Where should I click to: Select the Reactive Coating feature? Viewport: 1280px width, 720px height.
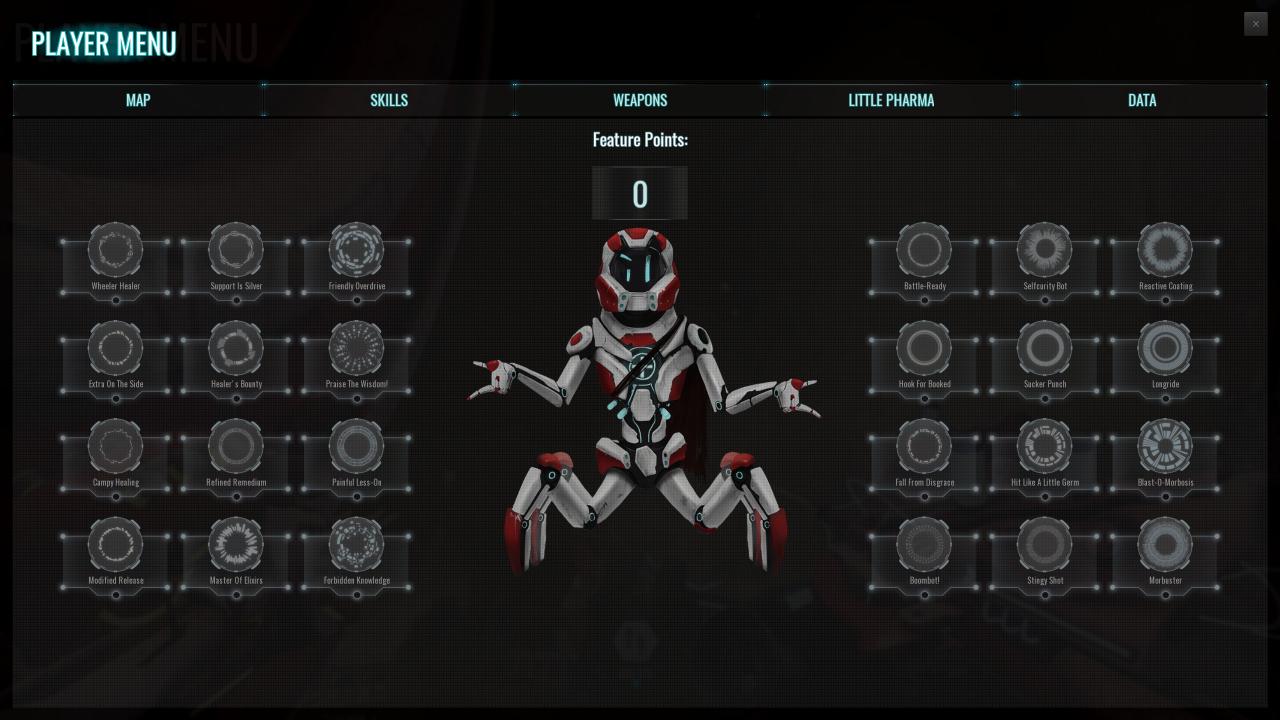[1165, 250]
